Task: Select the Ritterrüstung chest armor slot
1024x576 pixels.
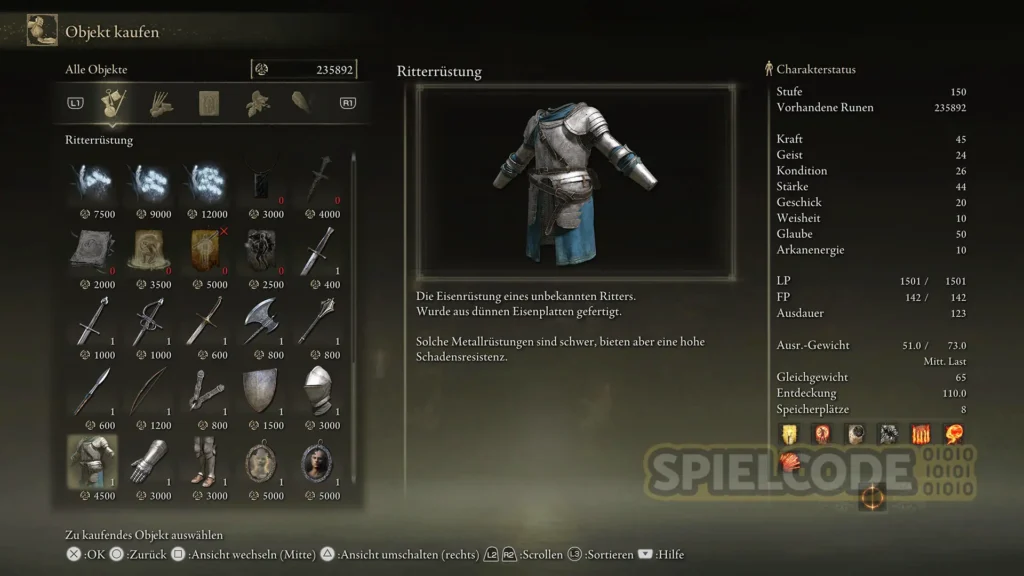Action: coord(91,461)
